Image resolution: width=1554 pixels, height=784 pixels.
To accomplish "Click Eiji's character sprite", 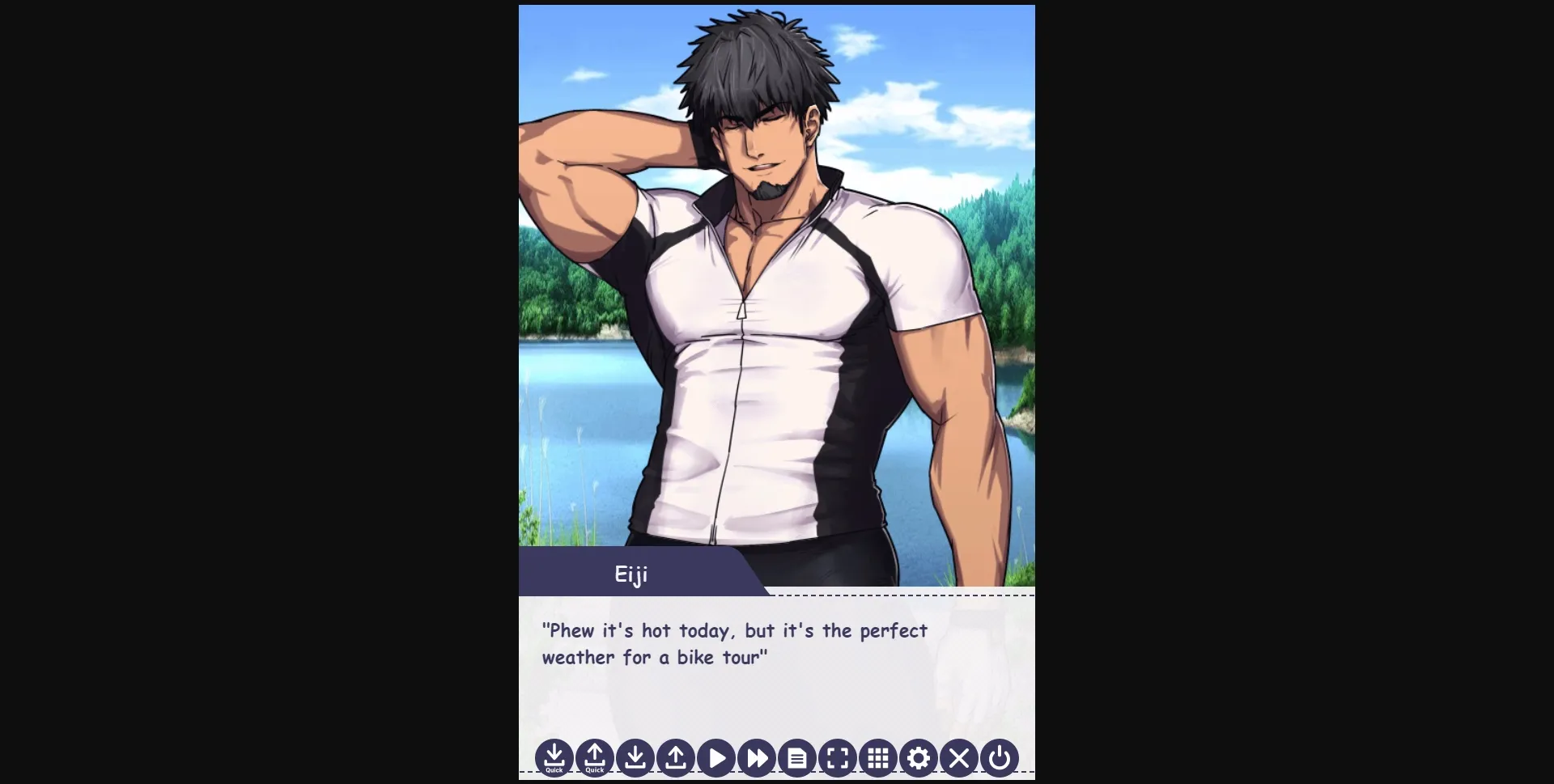I will (x=769, y=324).
